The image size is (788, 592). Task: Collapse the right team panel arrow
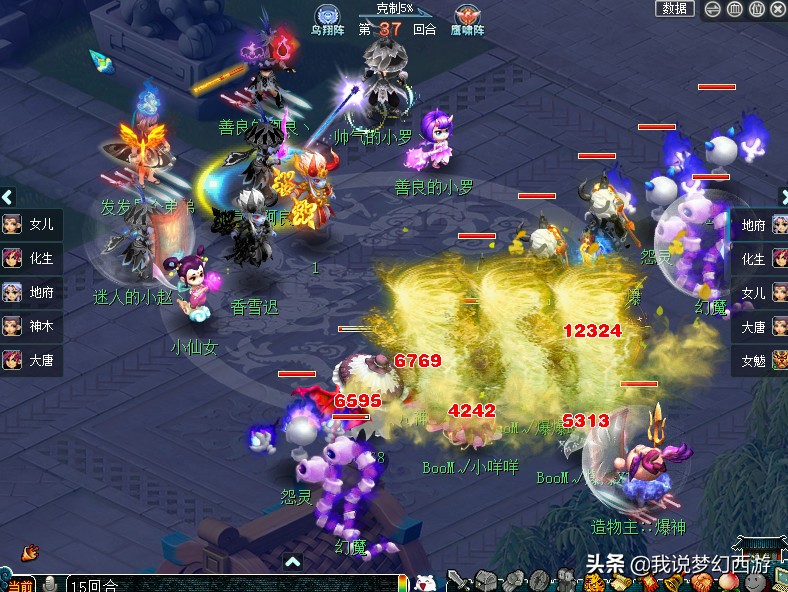pos(782,197)
